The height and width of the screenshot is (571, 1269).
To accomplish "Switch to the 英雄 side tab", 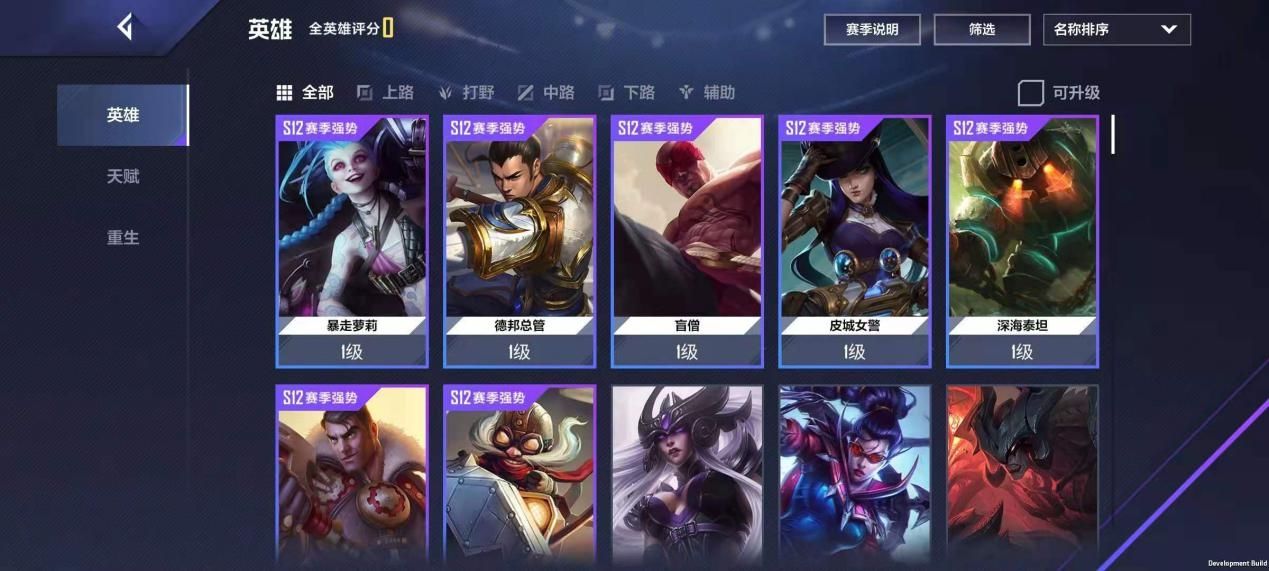I will coord(123,115).
